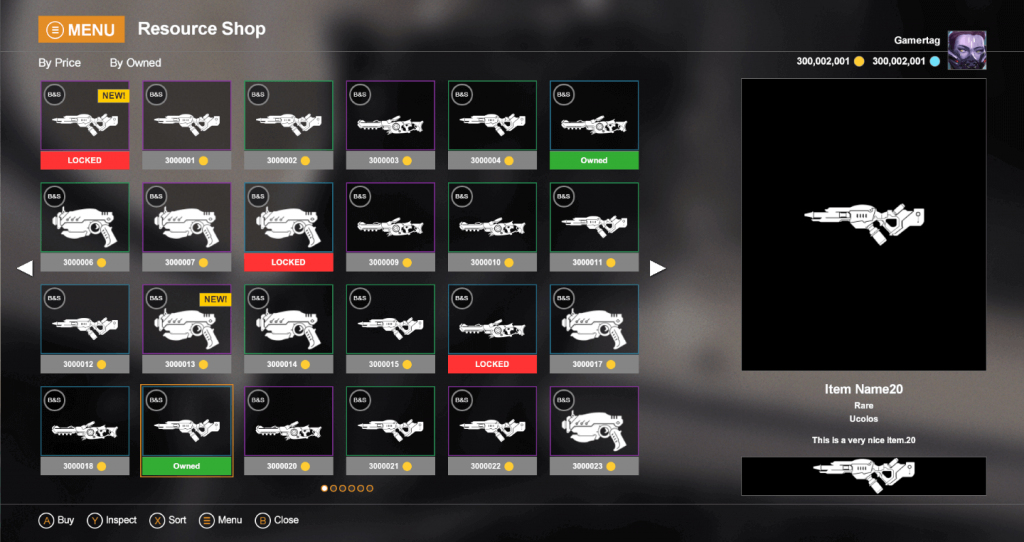Select the item priced 3000001
The width and height of the screenshot is (1024, 542).
pyautogui.click(x=187, y=118)
